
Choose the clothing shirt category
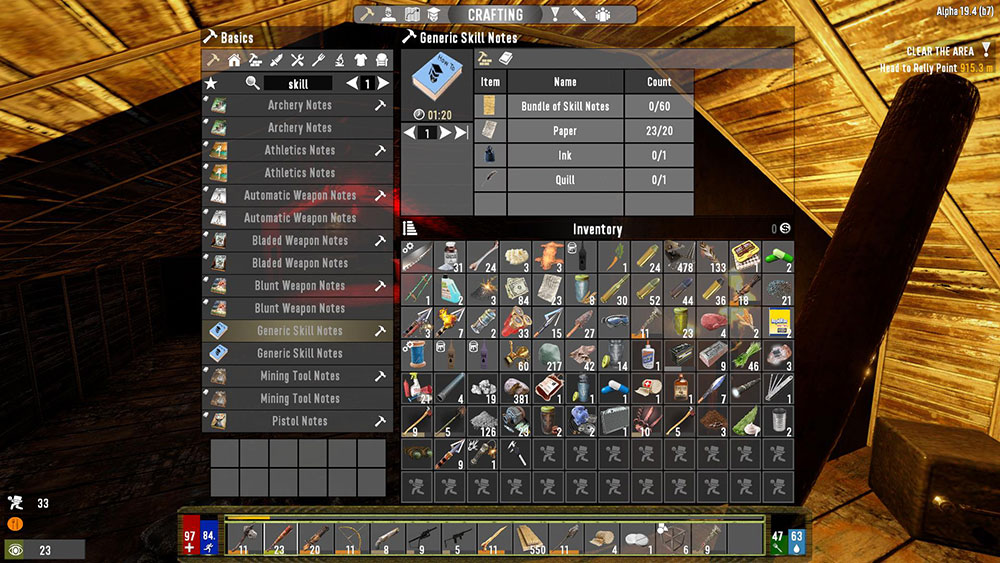coord(361,61)
